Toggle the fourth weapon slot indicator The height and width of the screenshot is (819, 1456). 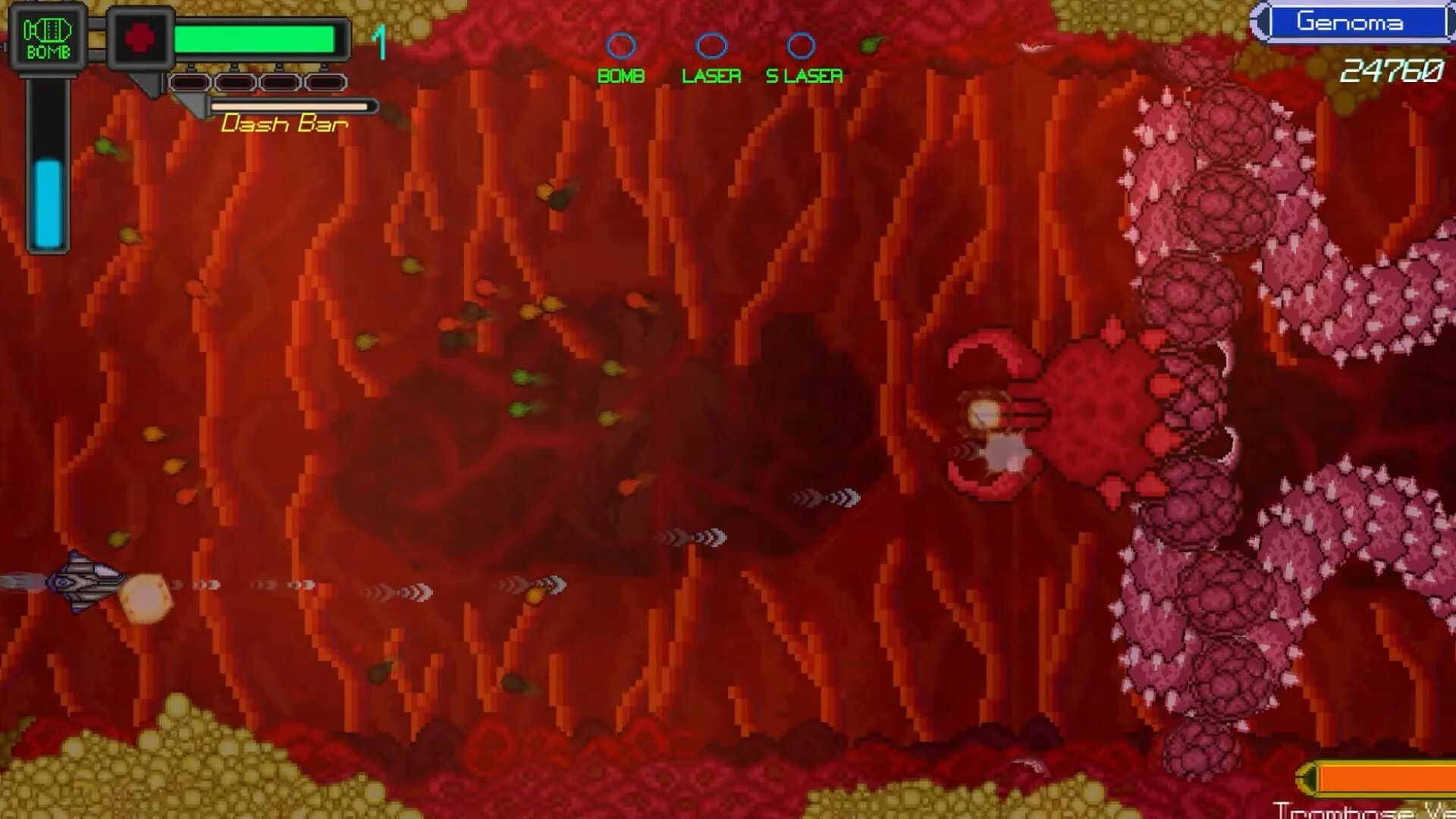click(326, 83)
